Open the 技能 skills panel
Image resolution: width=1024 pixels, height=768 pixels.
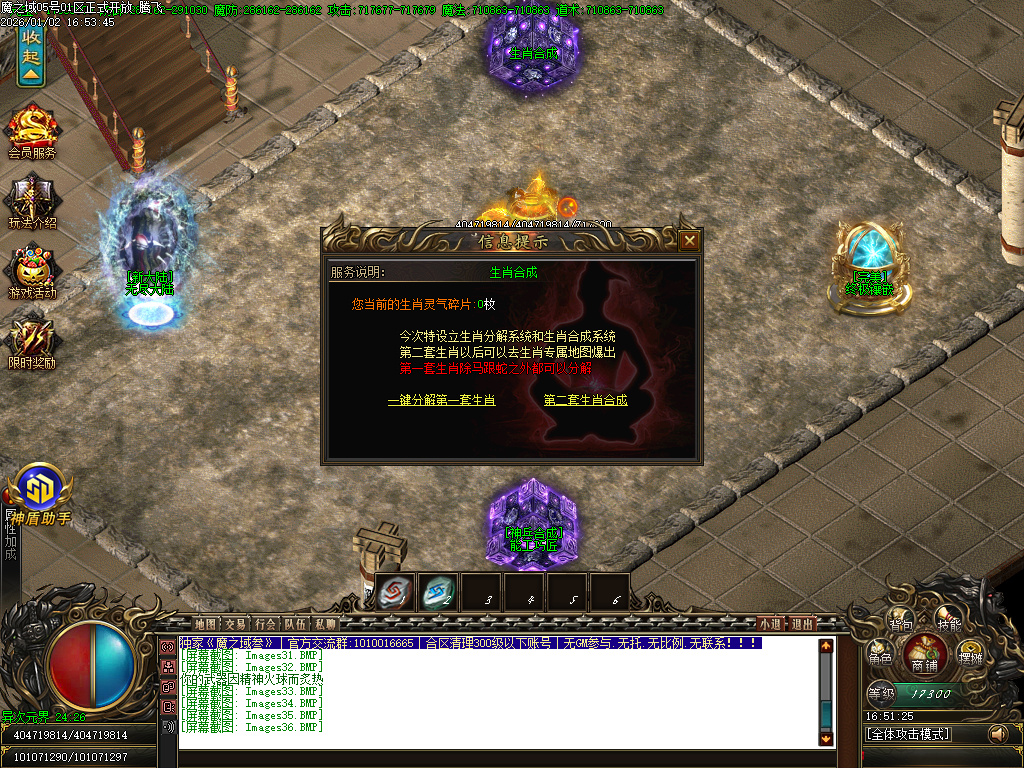point(947,624)
